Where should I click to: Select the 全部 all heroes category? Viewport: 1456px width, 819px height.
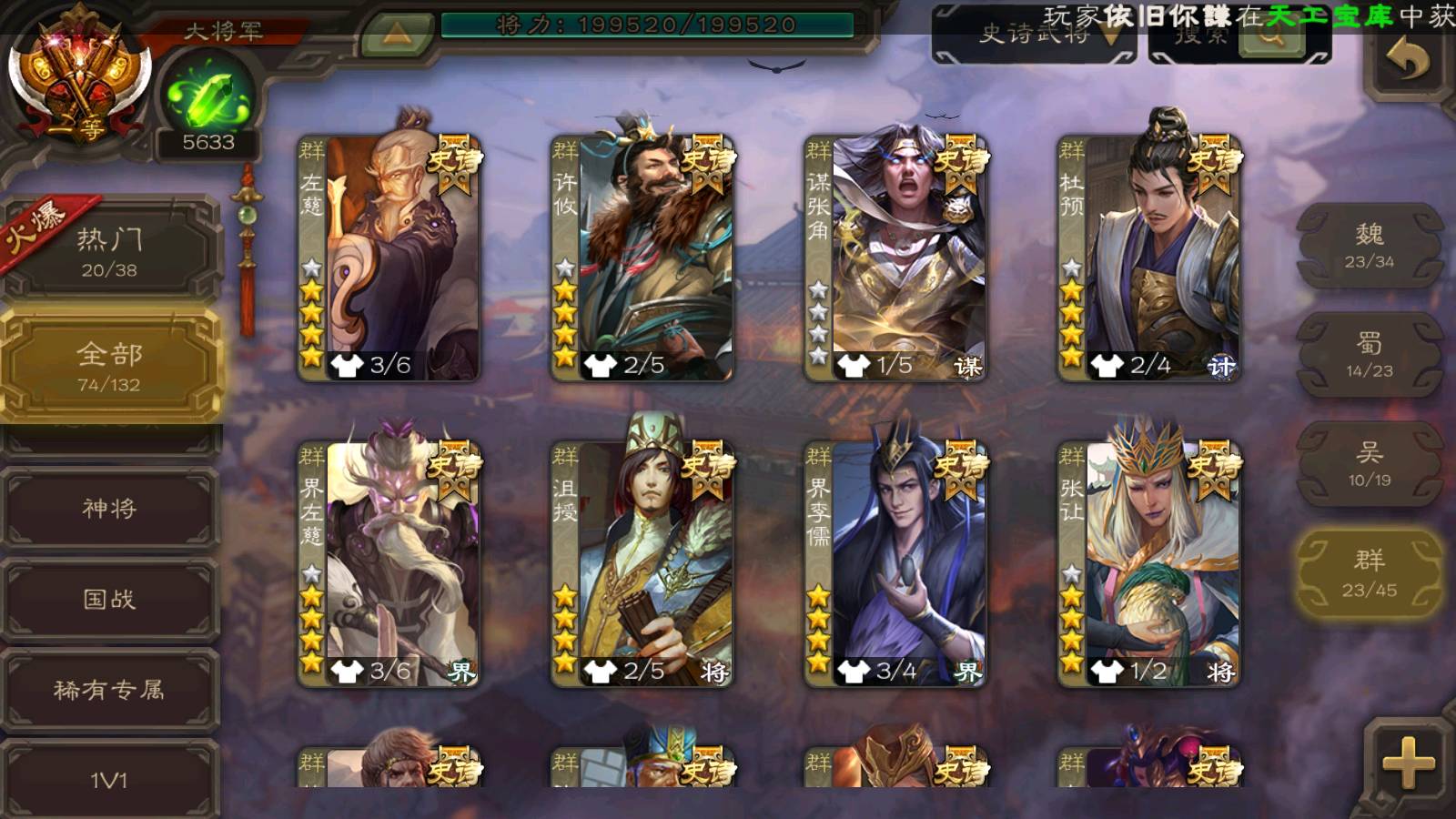tap(109, 366)
